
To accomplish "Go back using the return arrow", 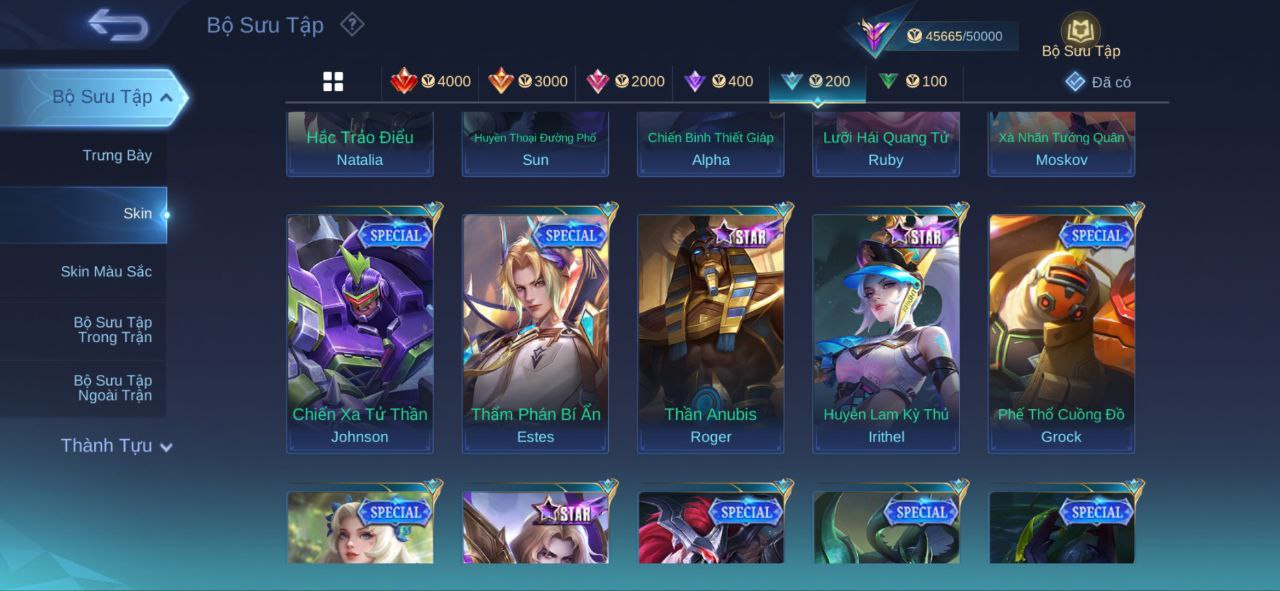I will (x=118, y=25).
